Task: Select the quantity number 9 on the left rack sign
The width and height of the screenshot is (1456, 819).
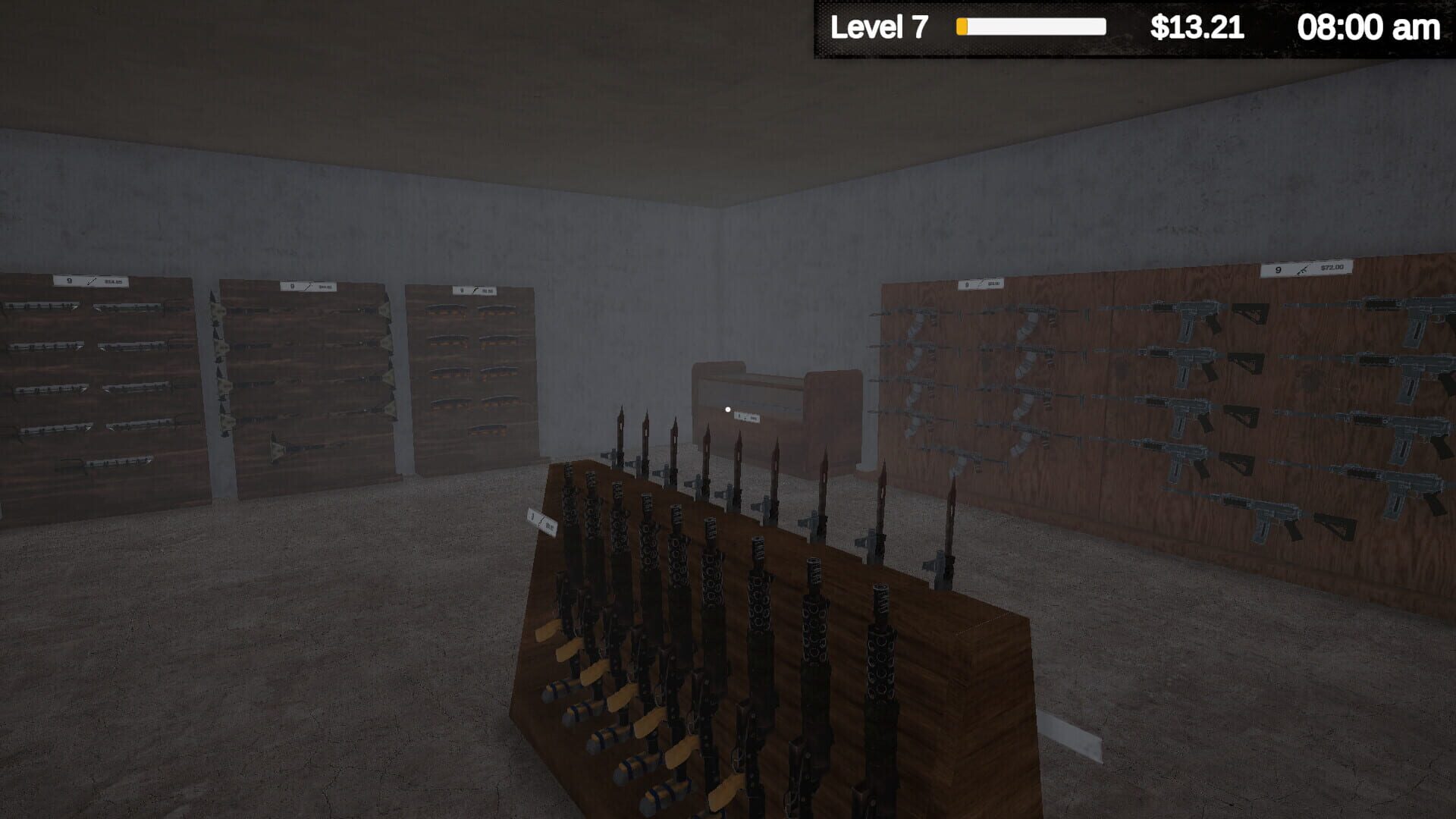Action: pyautogui.click(x=68, y=281)
